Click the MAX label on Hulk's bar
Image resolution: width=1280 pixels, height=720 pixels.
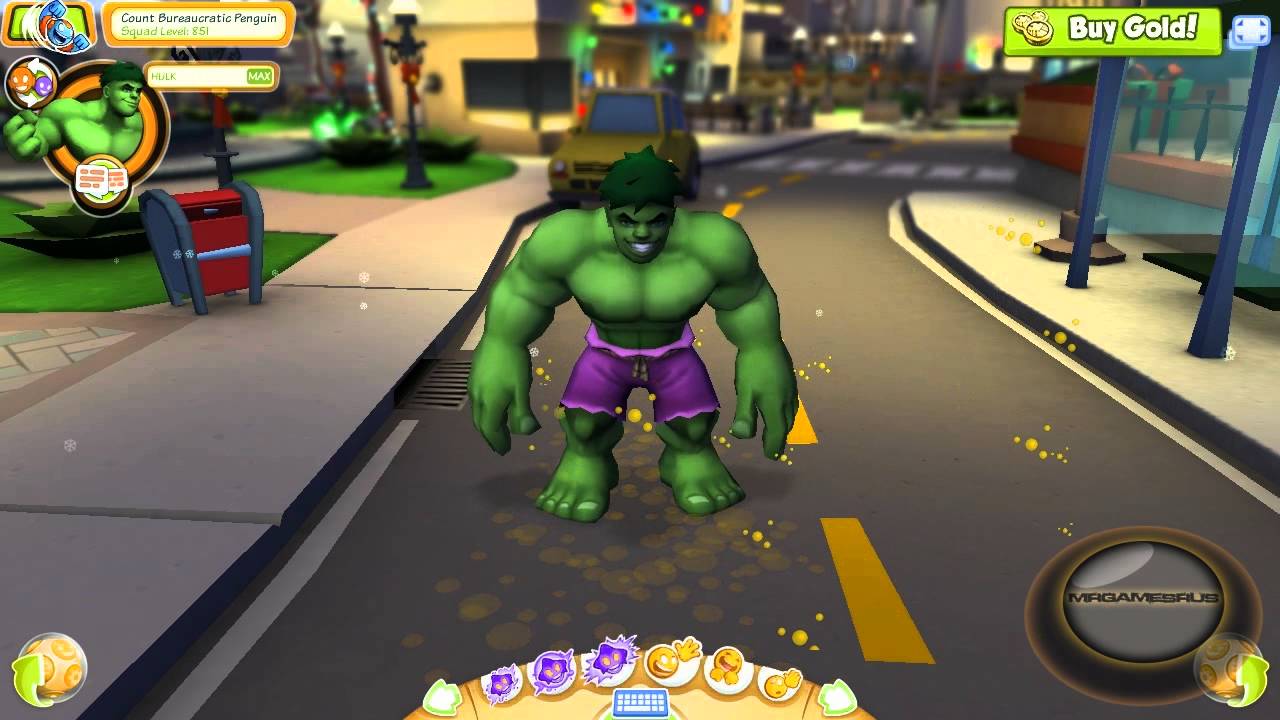click(x=261, y=76)
